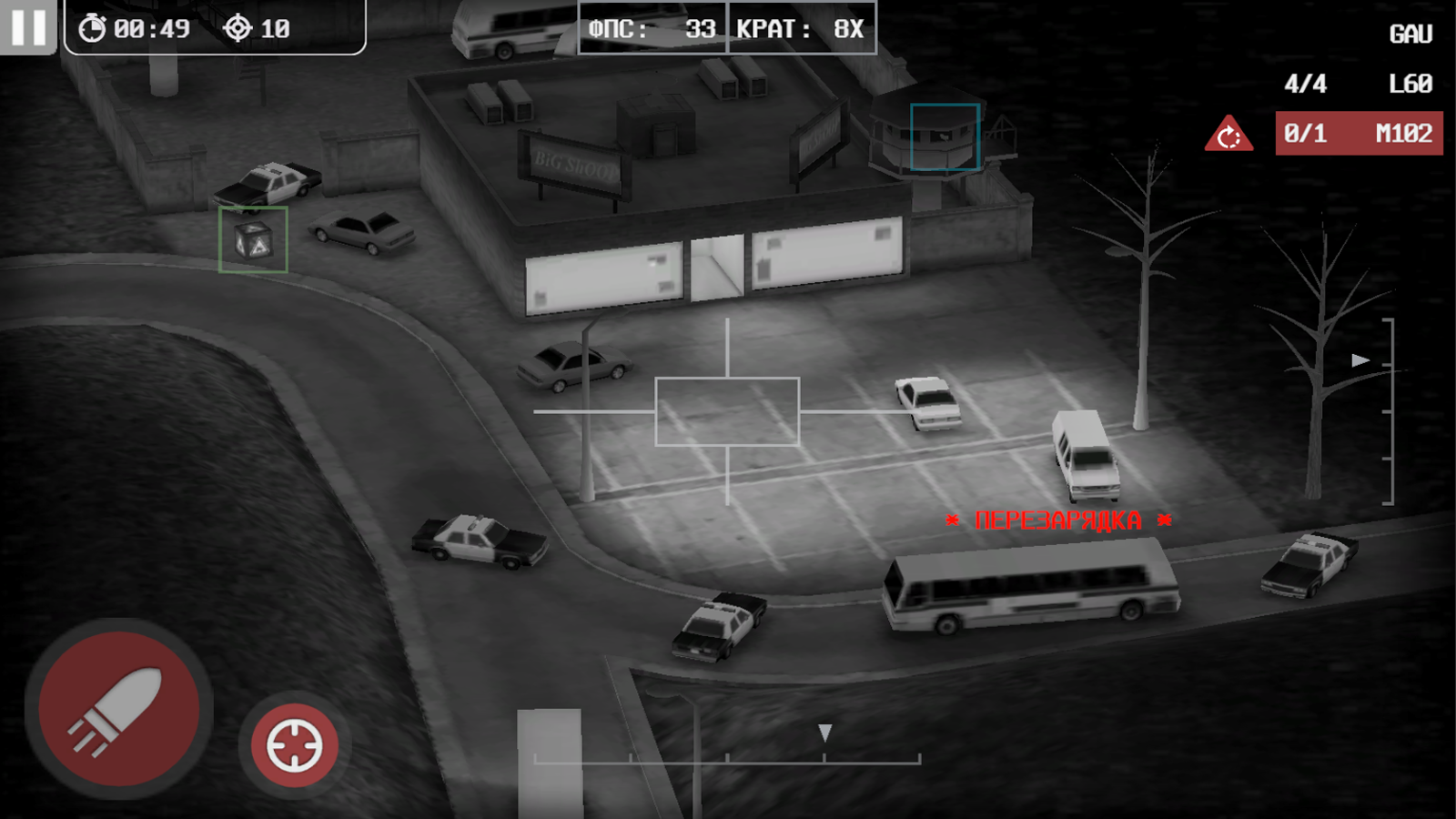Image resolution: width=1456 pixels, height=819 pixels.
Task: Target the blue-boxed guard tower
Action: [944, 136]
